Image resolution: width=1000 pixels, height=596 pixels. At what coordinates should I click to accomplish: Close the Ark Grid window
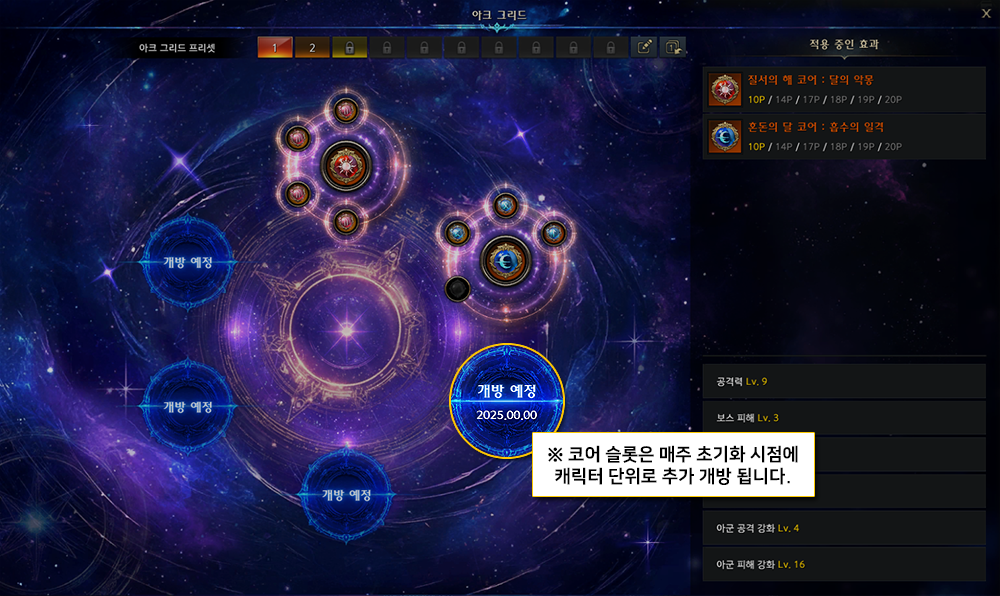986,13
